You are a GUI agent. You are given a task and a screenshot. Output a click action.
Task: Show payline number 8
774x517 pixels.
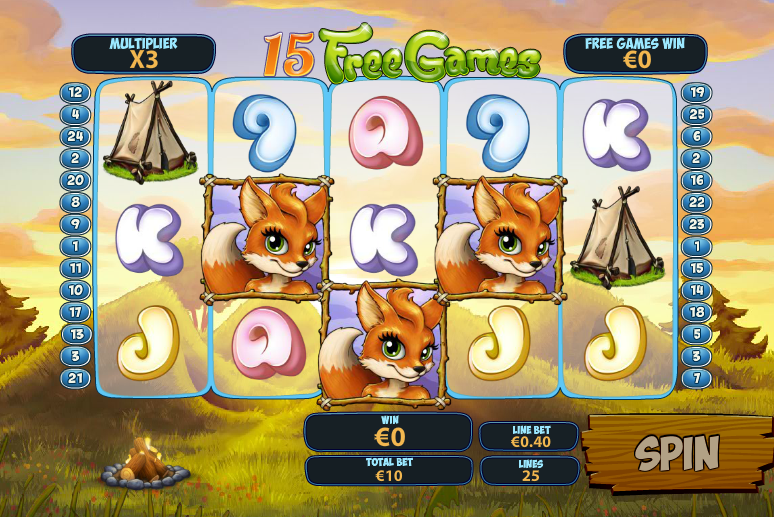point(75,202)
